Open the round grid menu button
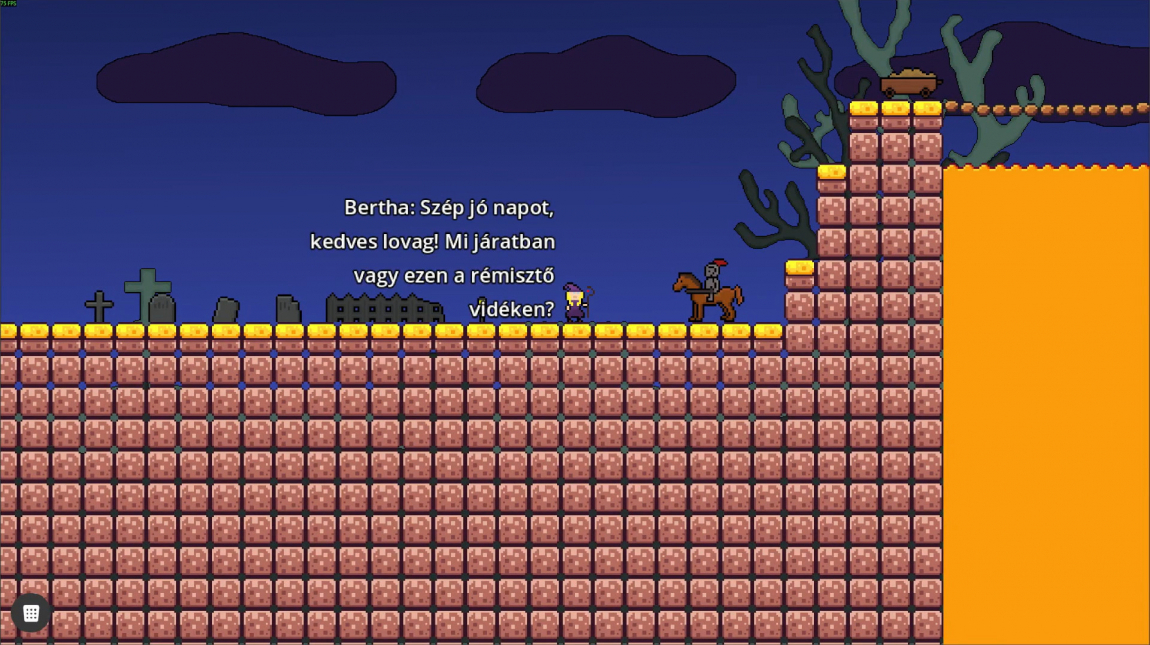The width and height of the screenshot is (1150, 645). pos(31,612)
